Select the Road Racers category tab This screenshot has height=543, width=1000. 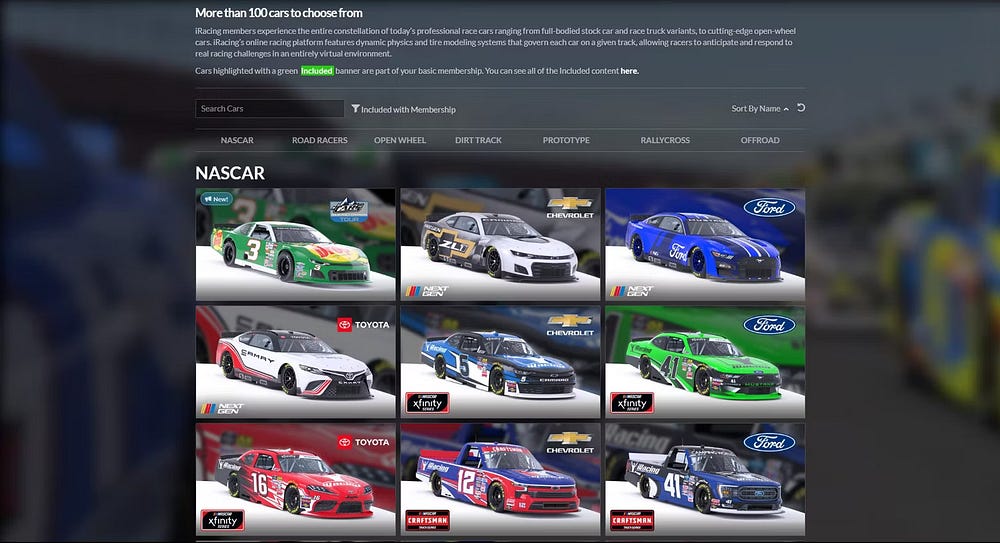click(x=319, y=140)
